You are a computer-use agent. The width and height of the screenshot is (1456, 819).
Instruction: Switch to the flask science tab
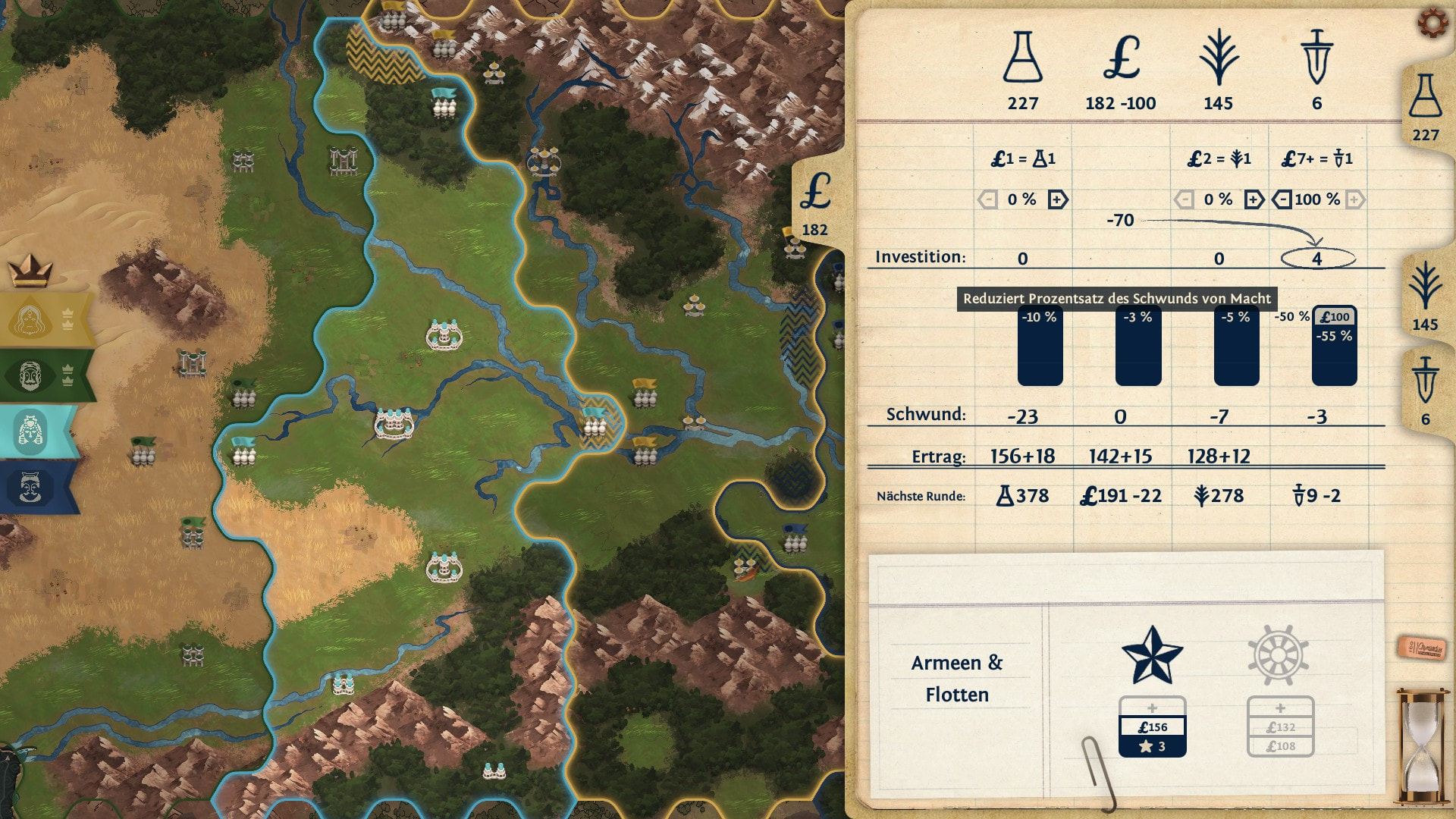click(x=1425, y=108)
